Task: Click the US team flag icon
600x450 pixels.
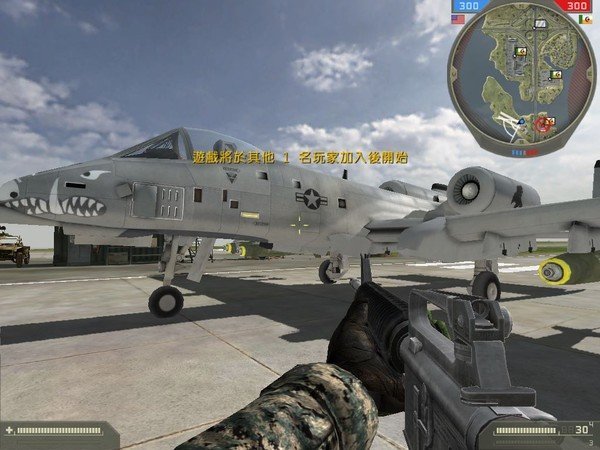Action: 458,19
